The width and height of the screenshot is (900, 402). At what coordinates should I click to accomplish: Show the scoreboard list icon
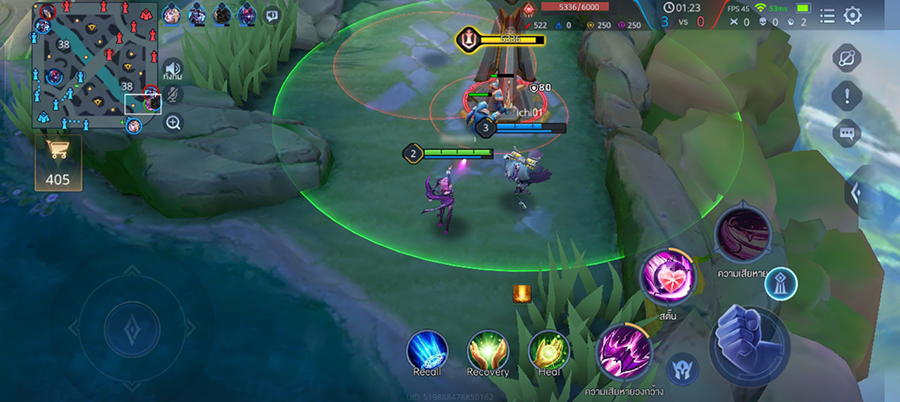(x=827, y=15)
